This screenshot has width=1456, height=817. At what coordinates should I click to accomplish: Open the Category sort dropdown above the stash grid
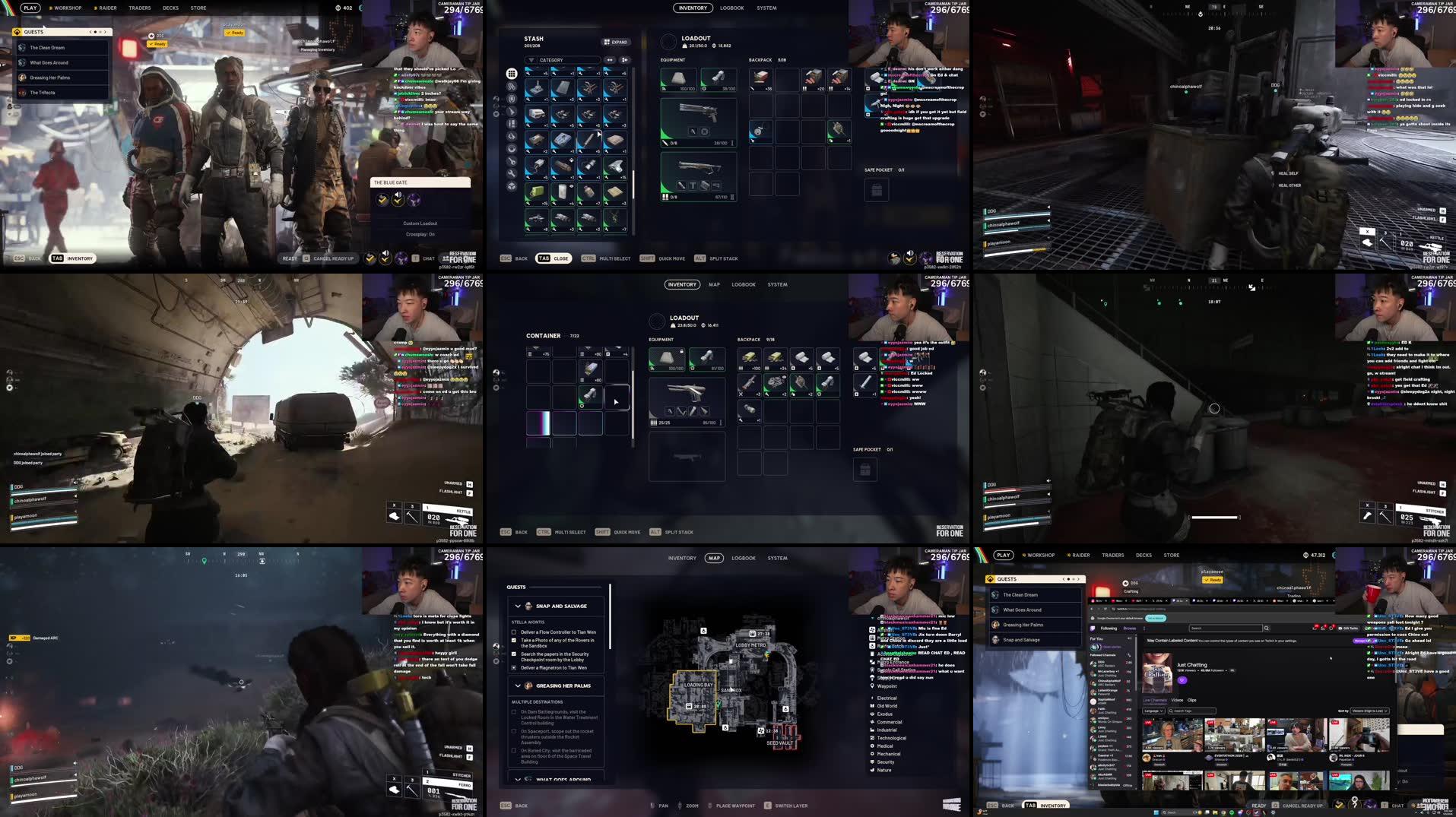point(560,59)
